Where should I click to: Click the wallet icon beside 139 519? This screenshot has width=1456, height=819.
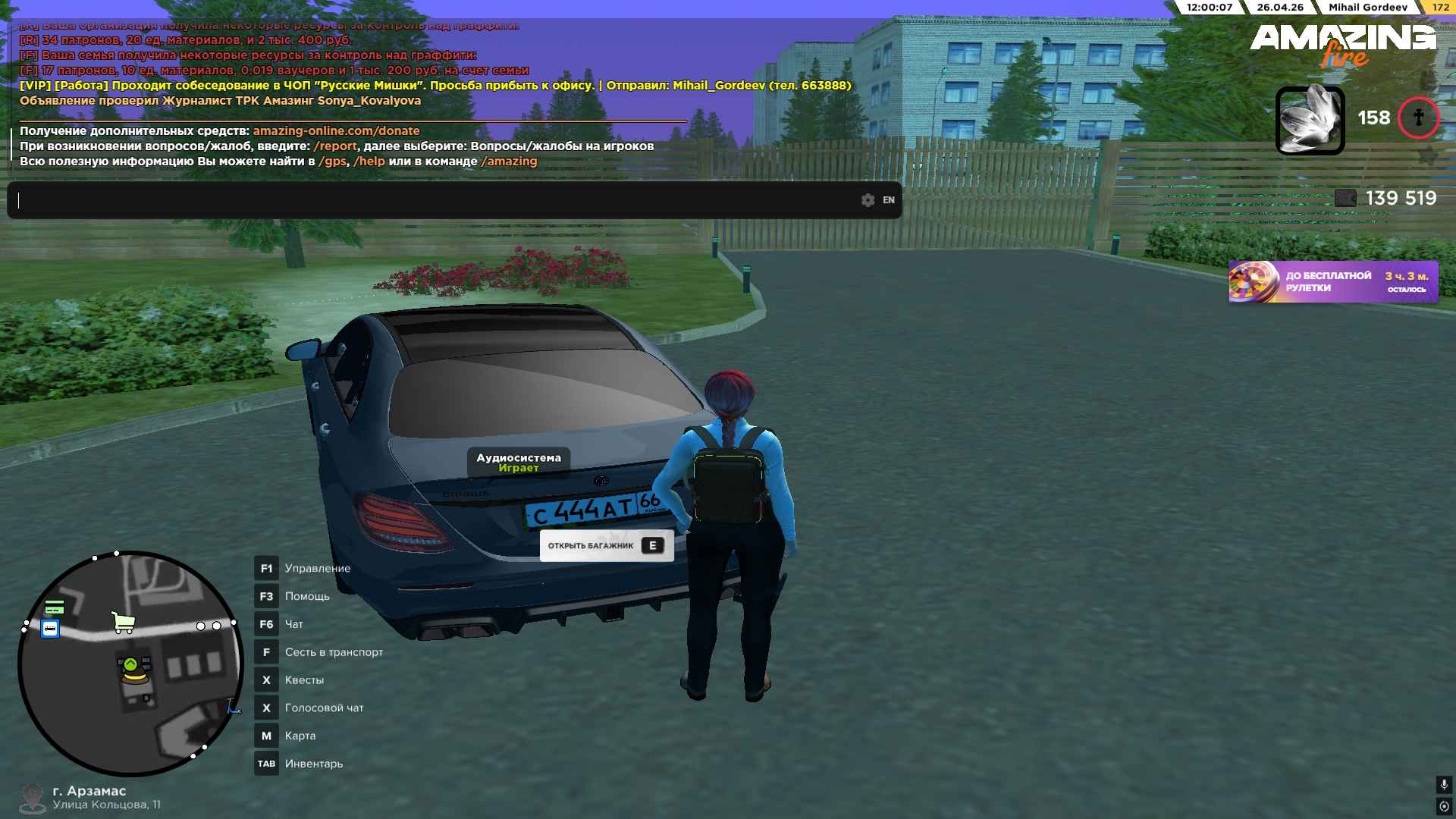click(x=1345, y=199)
